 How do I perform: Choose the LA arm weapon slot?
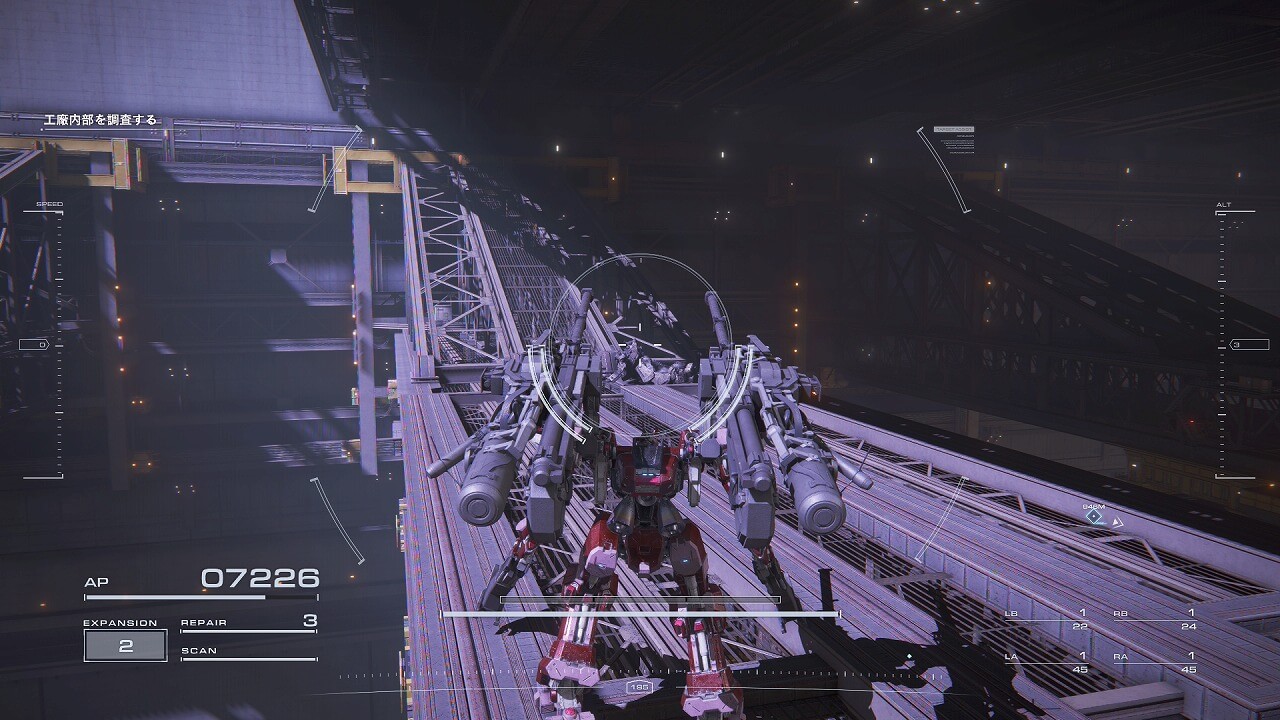tap(1047, 662)
